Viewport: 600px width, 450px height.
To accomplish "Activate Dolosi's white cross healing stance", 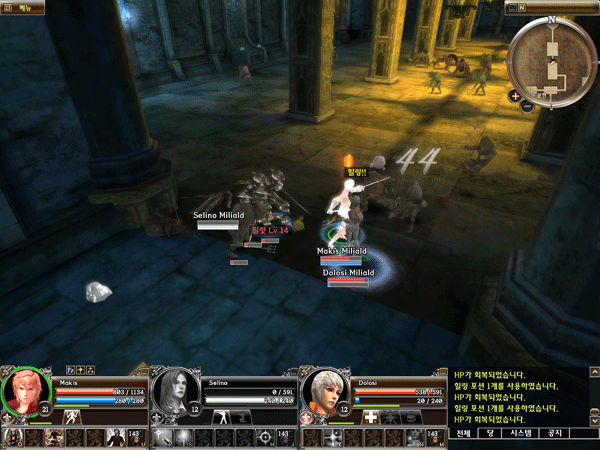I will pyautogui.click(x=371, y=416).
